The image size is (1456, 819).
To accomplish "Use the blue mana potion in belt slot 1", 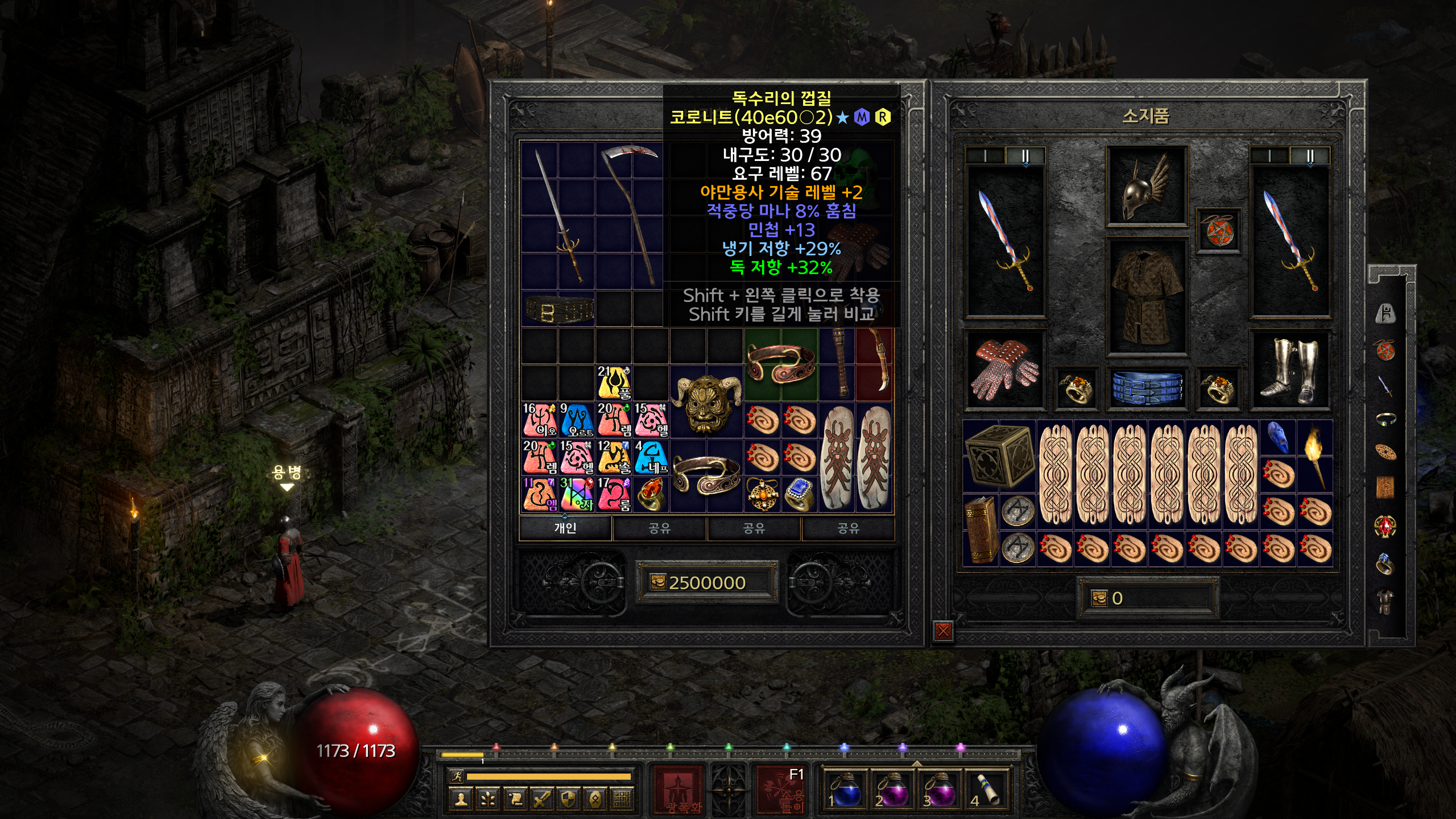I will (846, 789).
